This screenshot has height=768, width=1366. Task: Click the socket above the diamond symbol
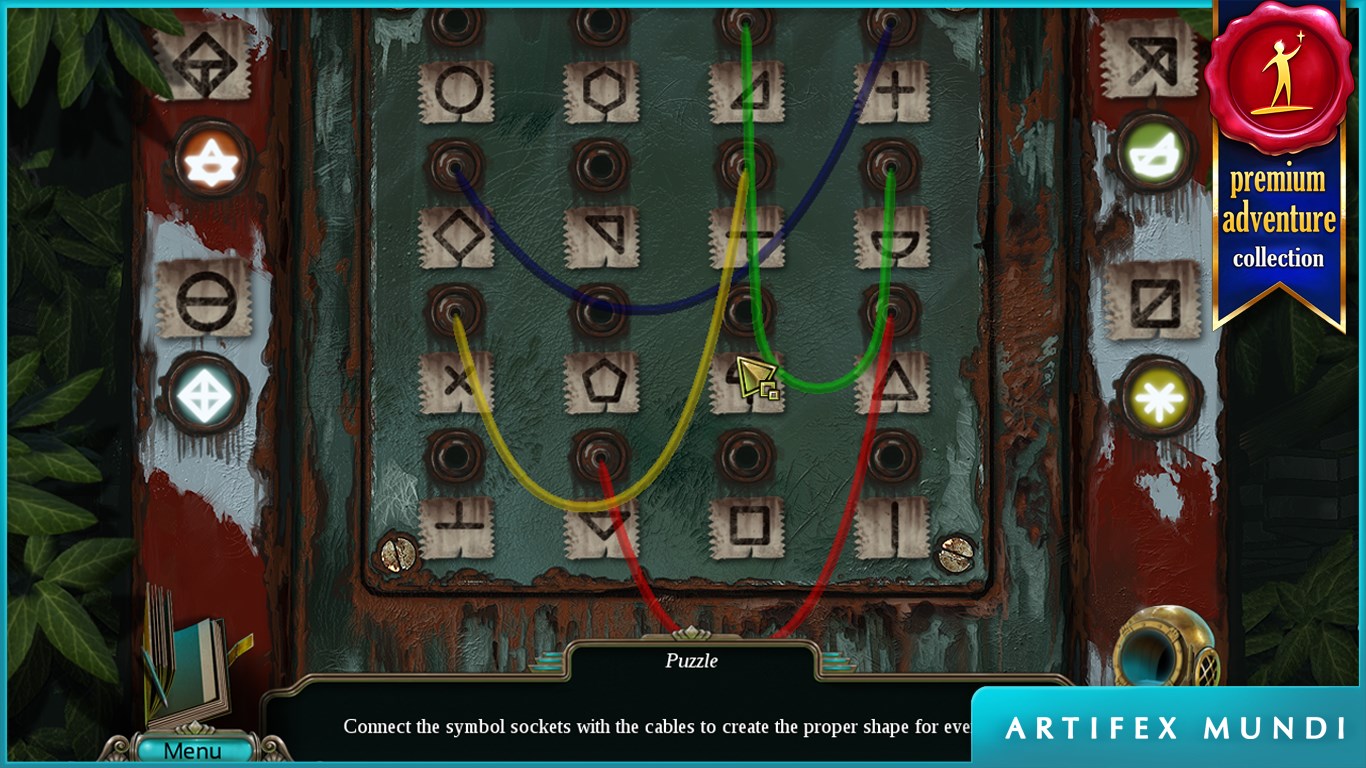[455, 164]
